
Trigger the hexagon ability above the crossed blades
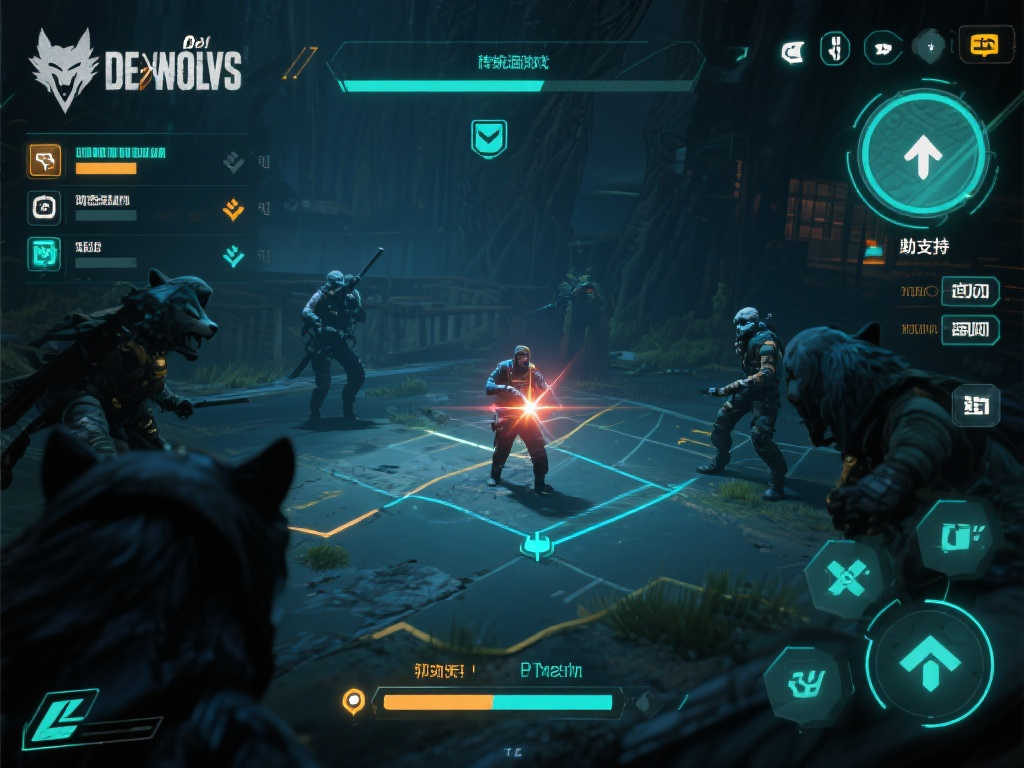[x=954, y=537]
